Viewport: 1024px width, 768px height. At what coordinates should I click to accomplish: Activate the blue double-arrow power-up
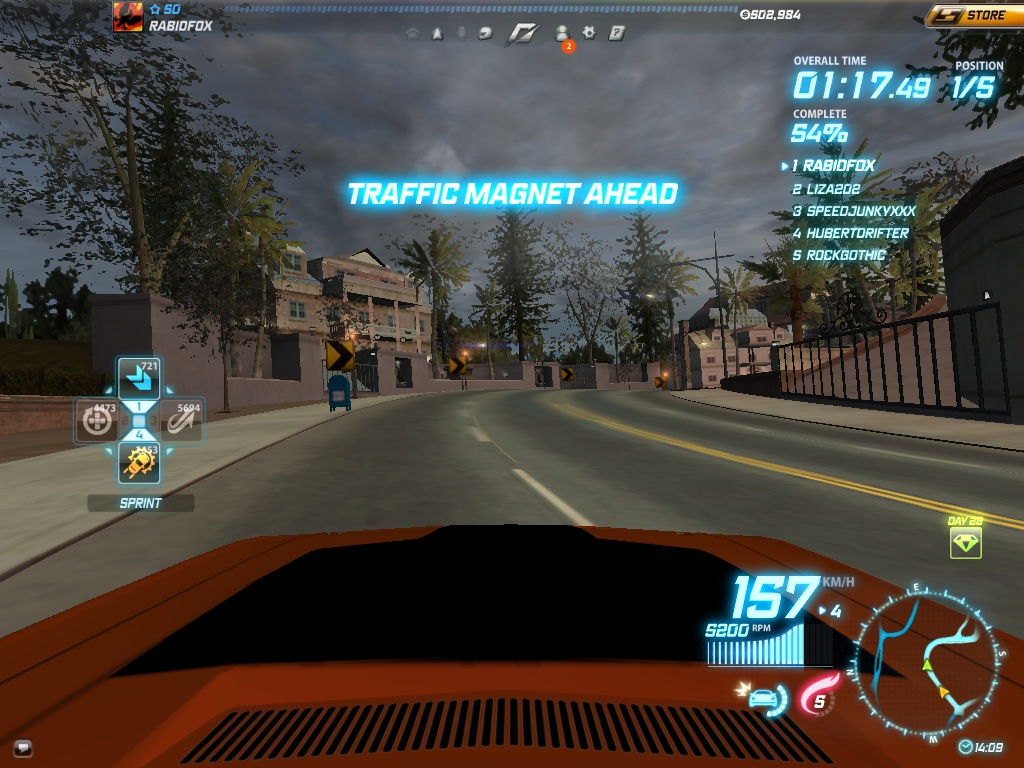[x=138, y=379]
